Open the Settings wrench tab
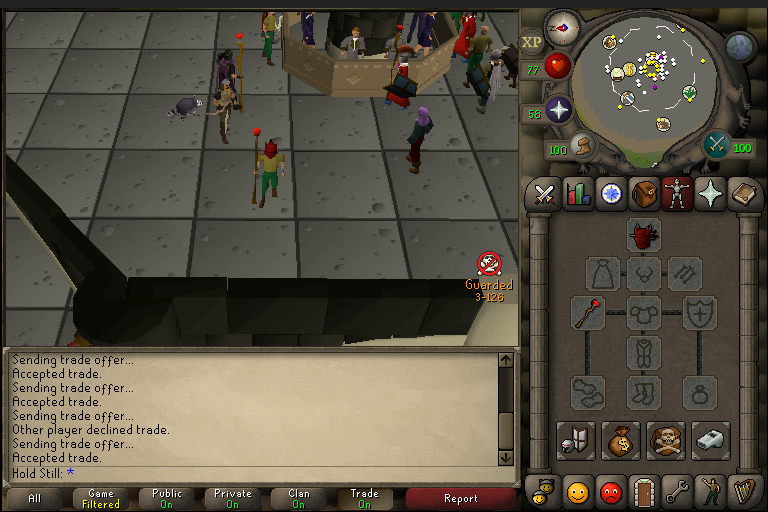 click(678, 492)
